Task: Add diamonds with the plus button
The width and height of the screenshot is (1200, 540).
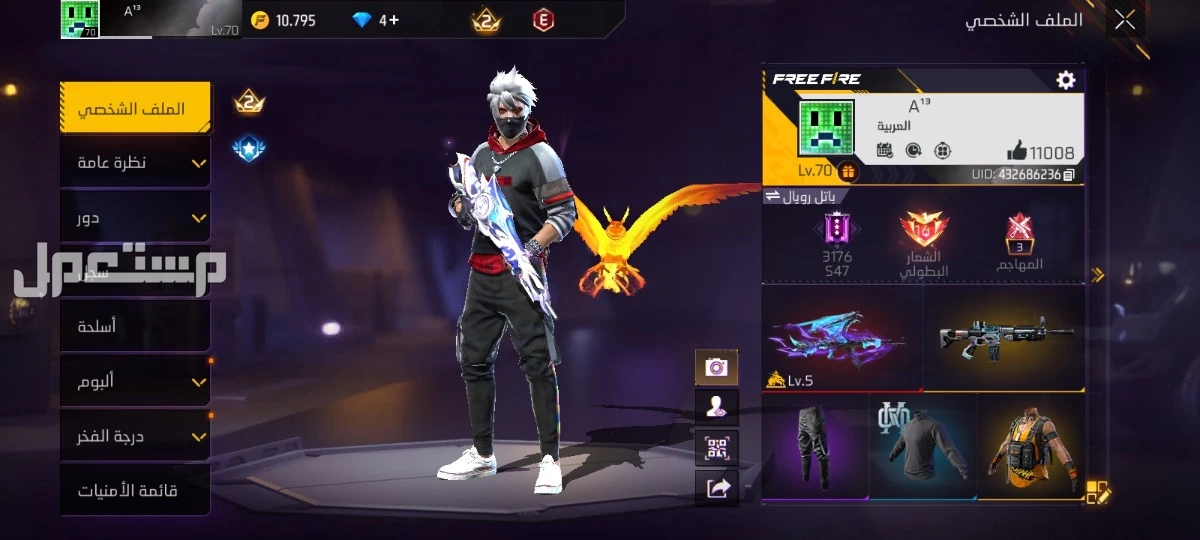Action: (393, 20)
